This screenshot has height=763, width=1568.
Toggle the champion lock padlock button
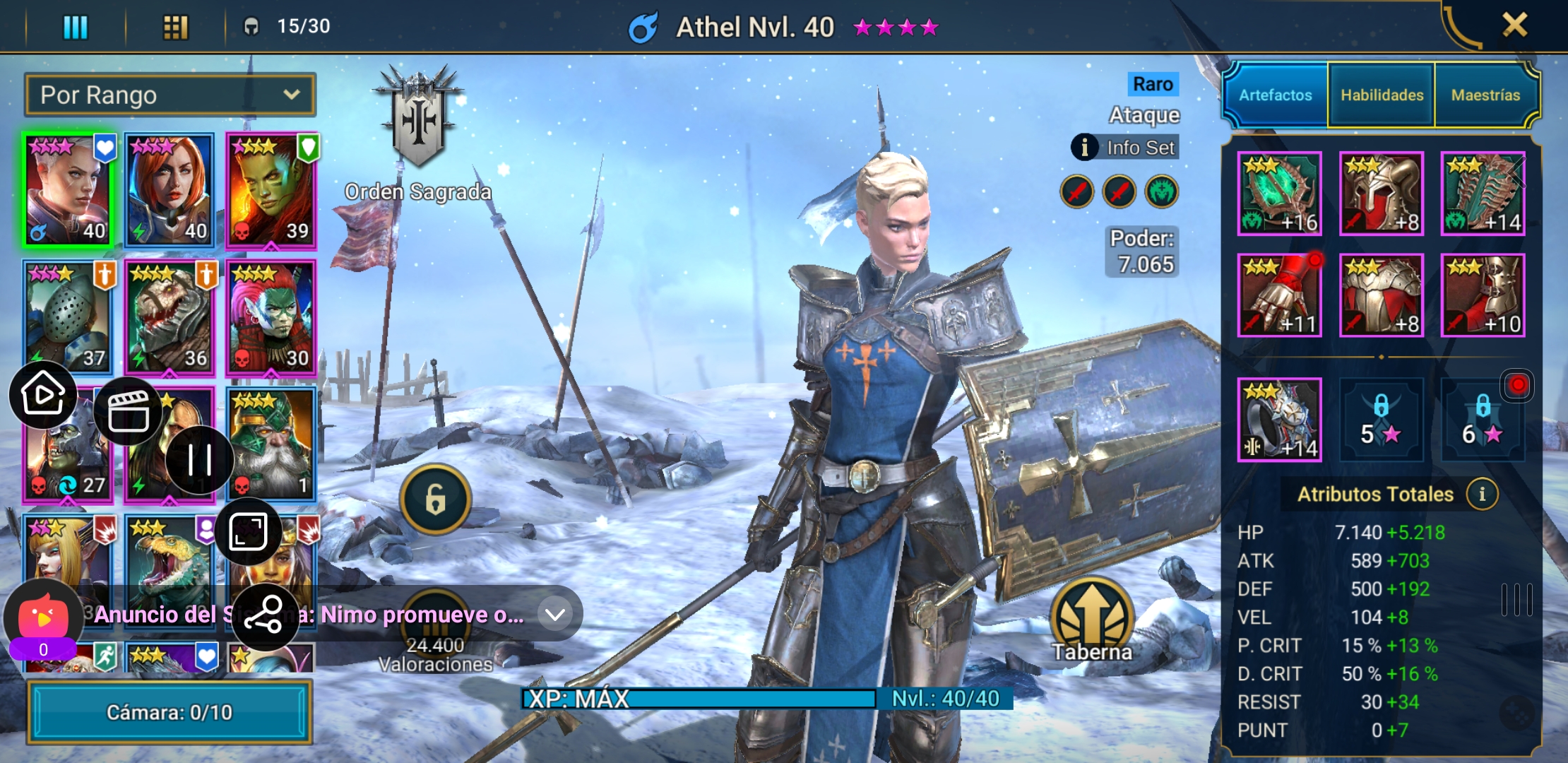[435, 499]
